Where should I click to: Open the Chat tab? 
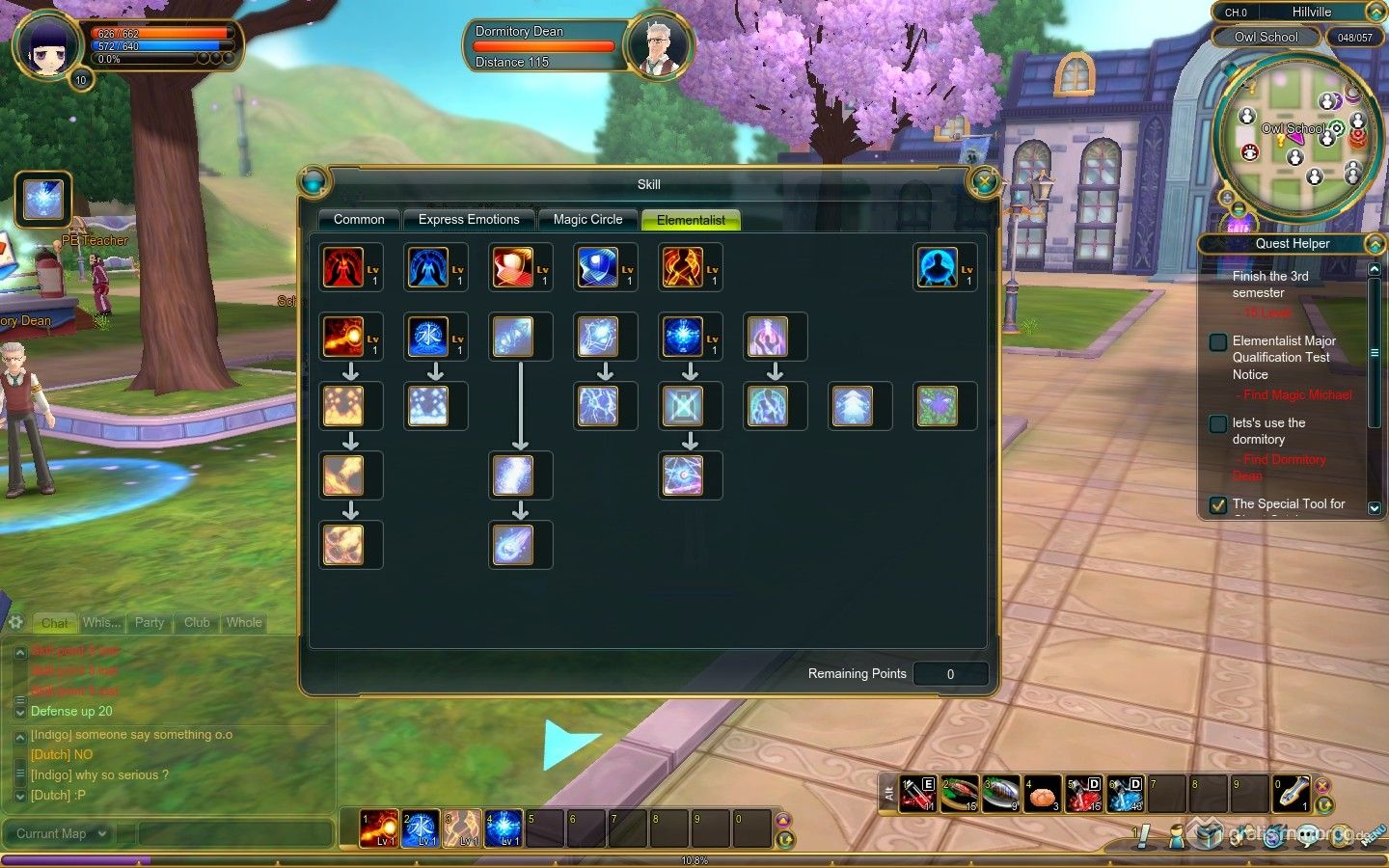(x=54, y=623)
